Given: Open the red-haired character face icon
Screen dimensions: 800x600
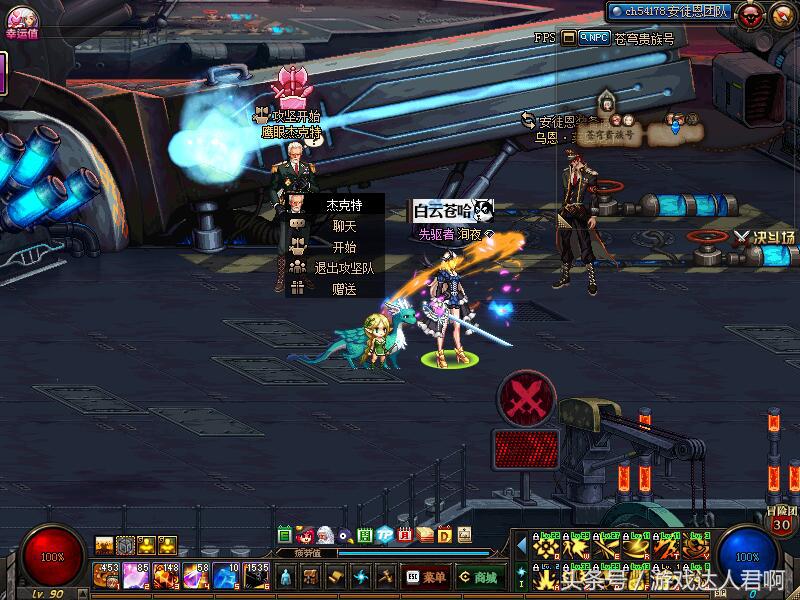Looking at the screenshot, I should 305,535.
